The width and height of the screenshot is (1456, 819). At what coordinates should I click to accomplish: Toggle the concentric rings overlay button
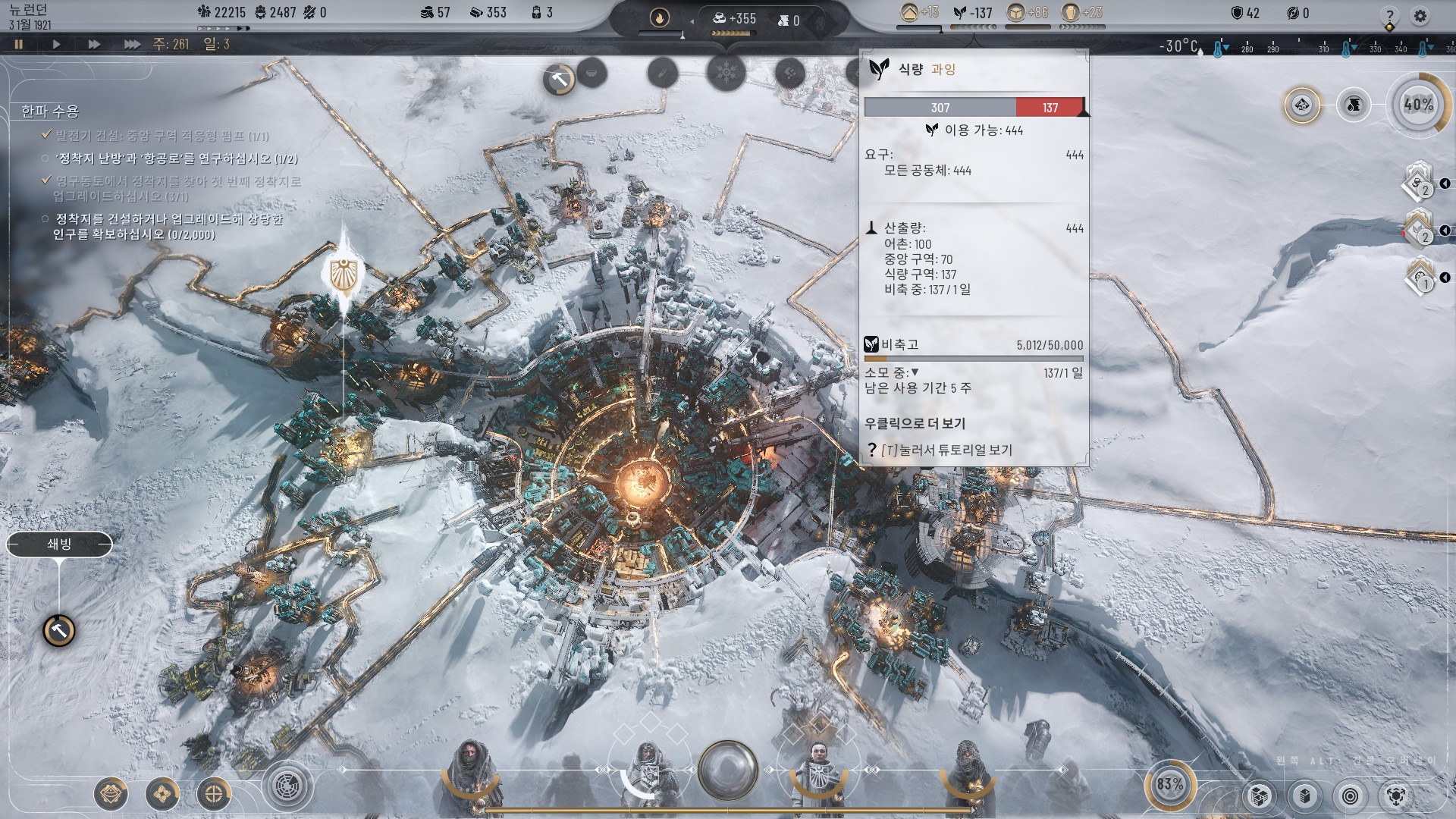(x=1350, y=795)
